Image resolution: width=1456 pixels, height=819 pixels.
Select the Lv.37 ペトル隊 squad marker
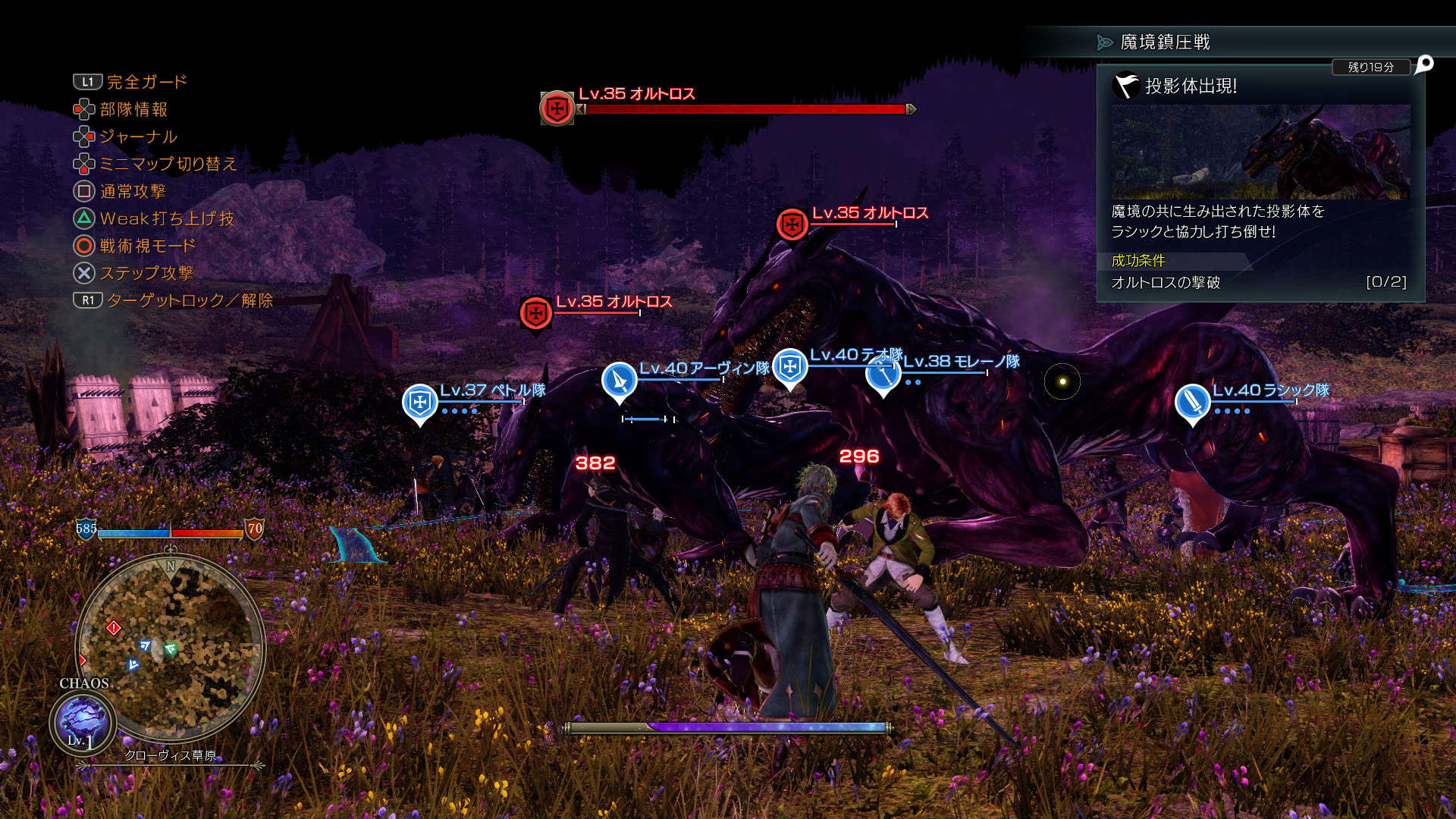click(x=419, y=402)
